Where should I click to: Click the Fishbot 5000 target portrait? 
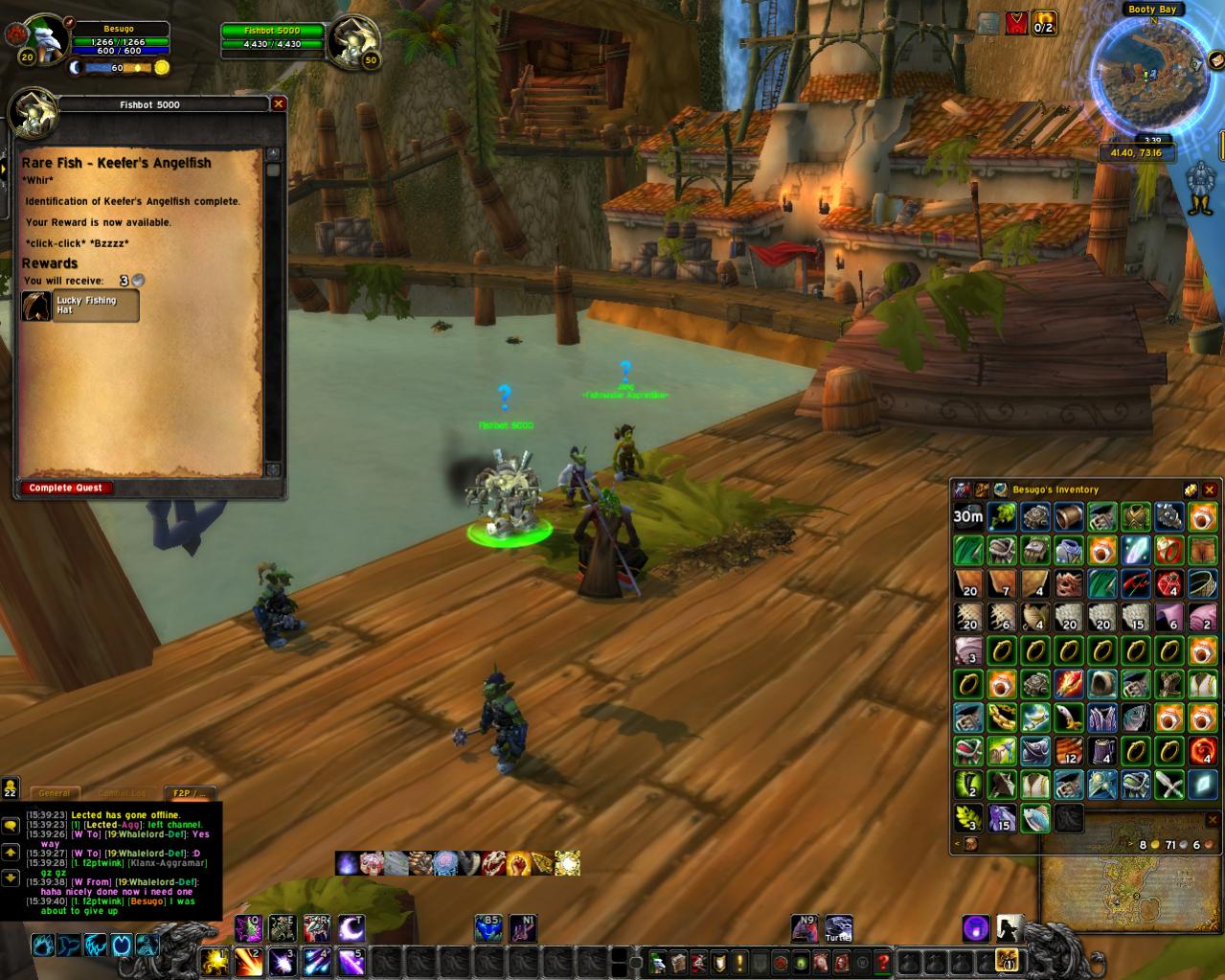(x=354, y=39)
